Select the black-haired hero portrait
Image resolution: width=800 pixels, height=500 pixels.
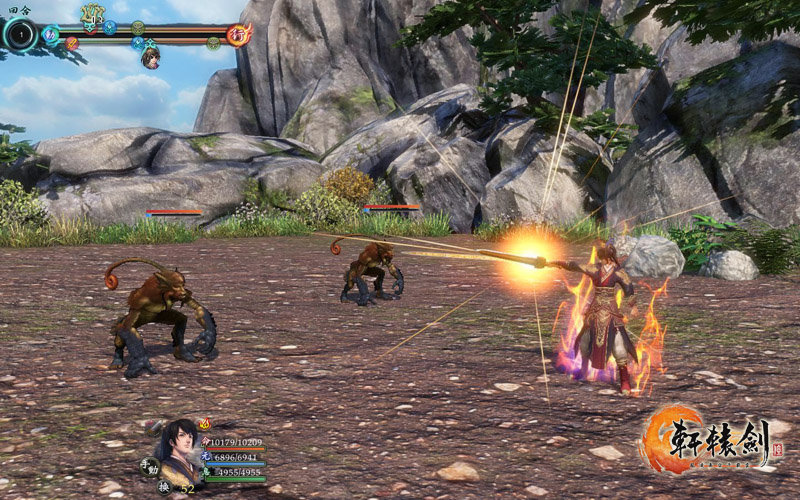point(181,447)
